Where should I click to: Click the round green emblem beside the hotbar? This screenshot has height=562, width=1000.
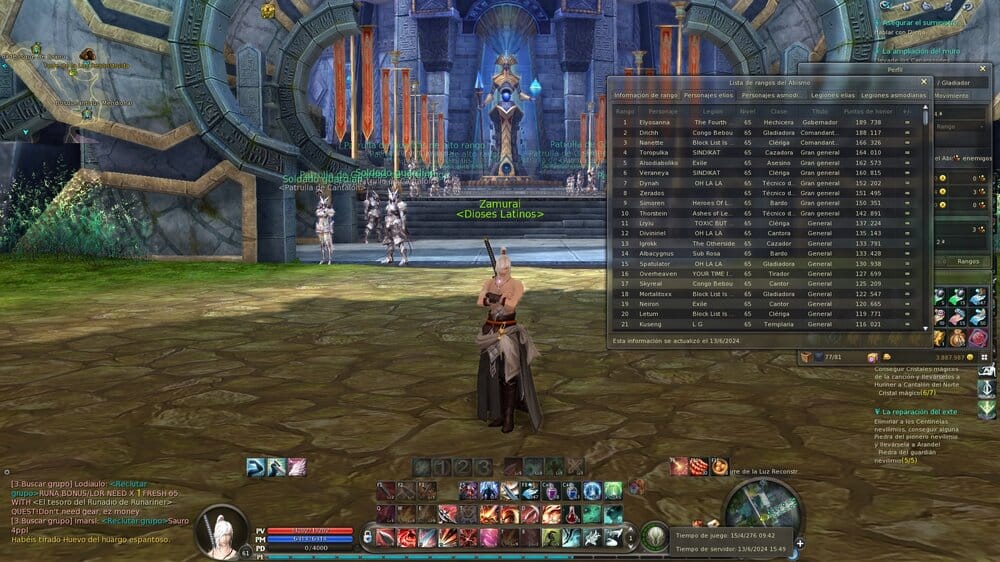tap(655, 536)
